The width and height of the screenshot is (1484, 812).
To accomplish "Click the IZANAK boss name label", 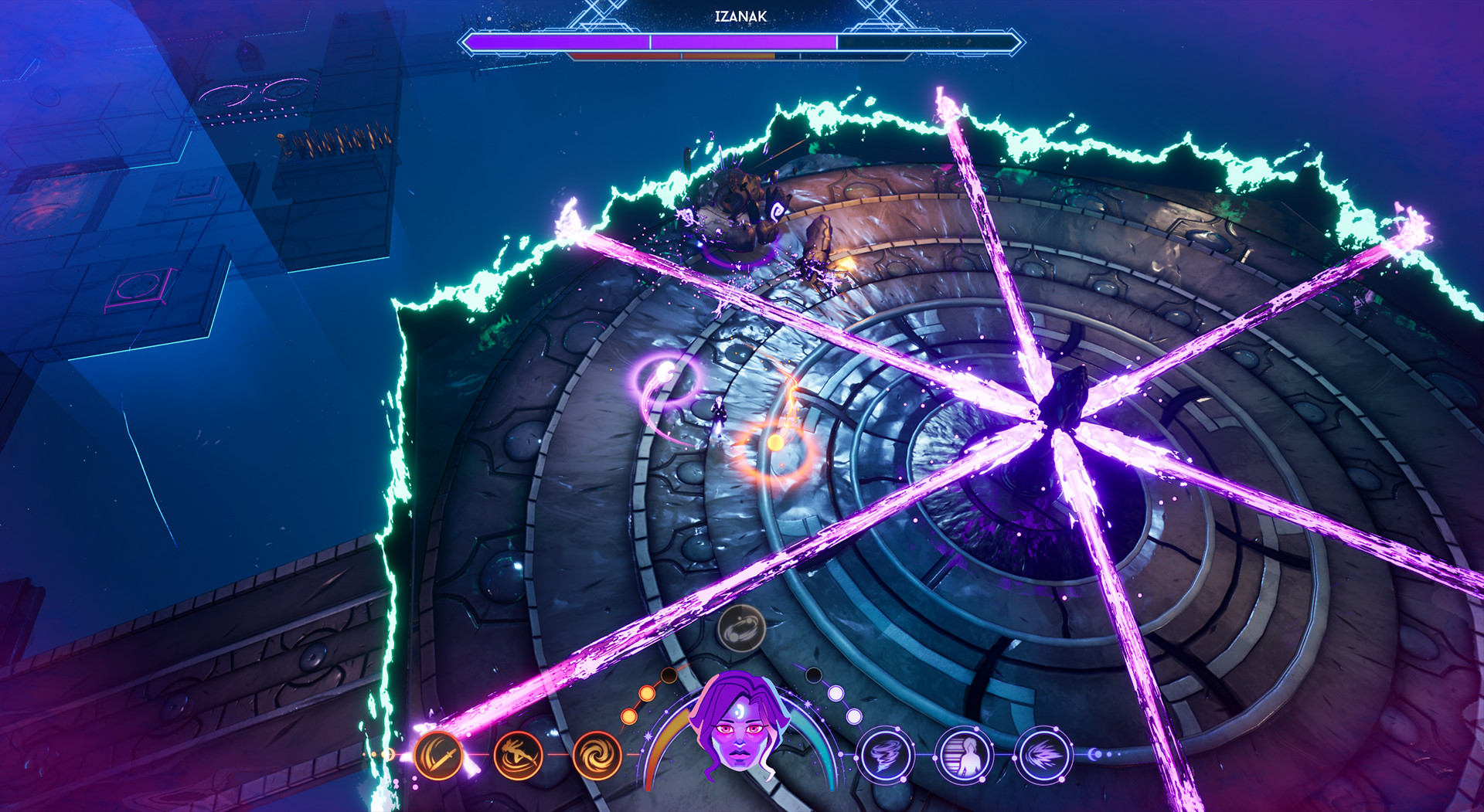I will coord(740,15).
